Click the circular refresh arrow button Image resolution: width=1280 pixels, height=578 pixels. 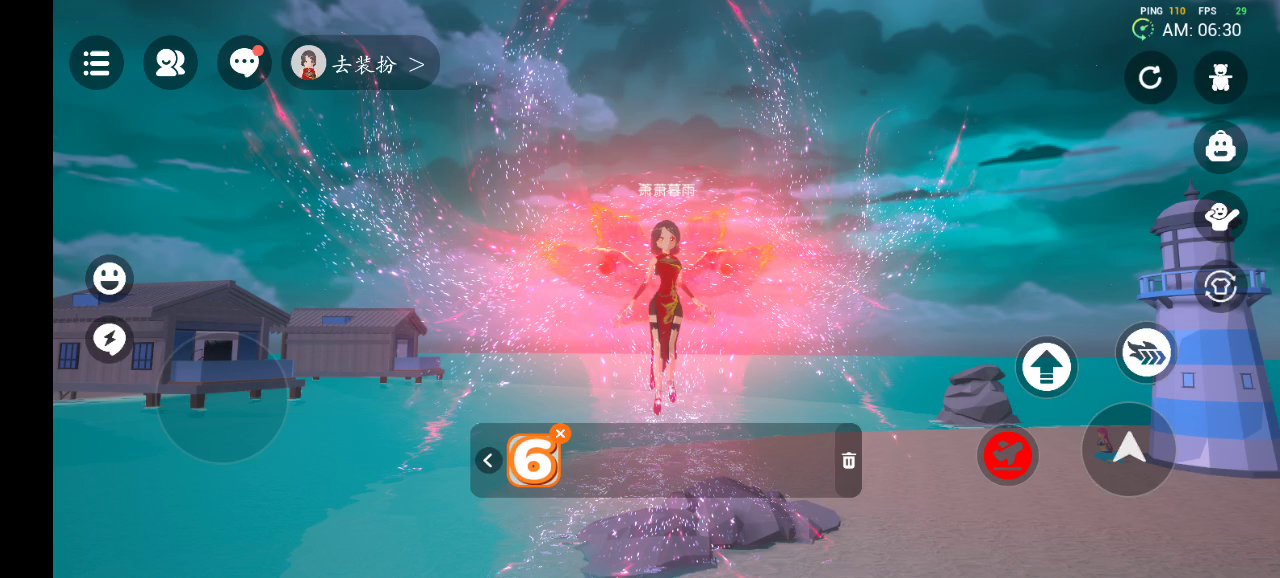tap(1150, 77)
